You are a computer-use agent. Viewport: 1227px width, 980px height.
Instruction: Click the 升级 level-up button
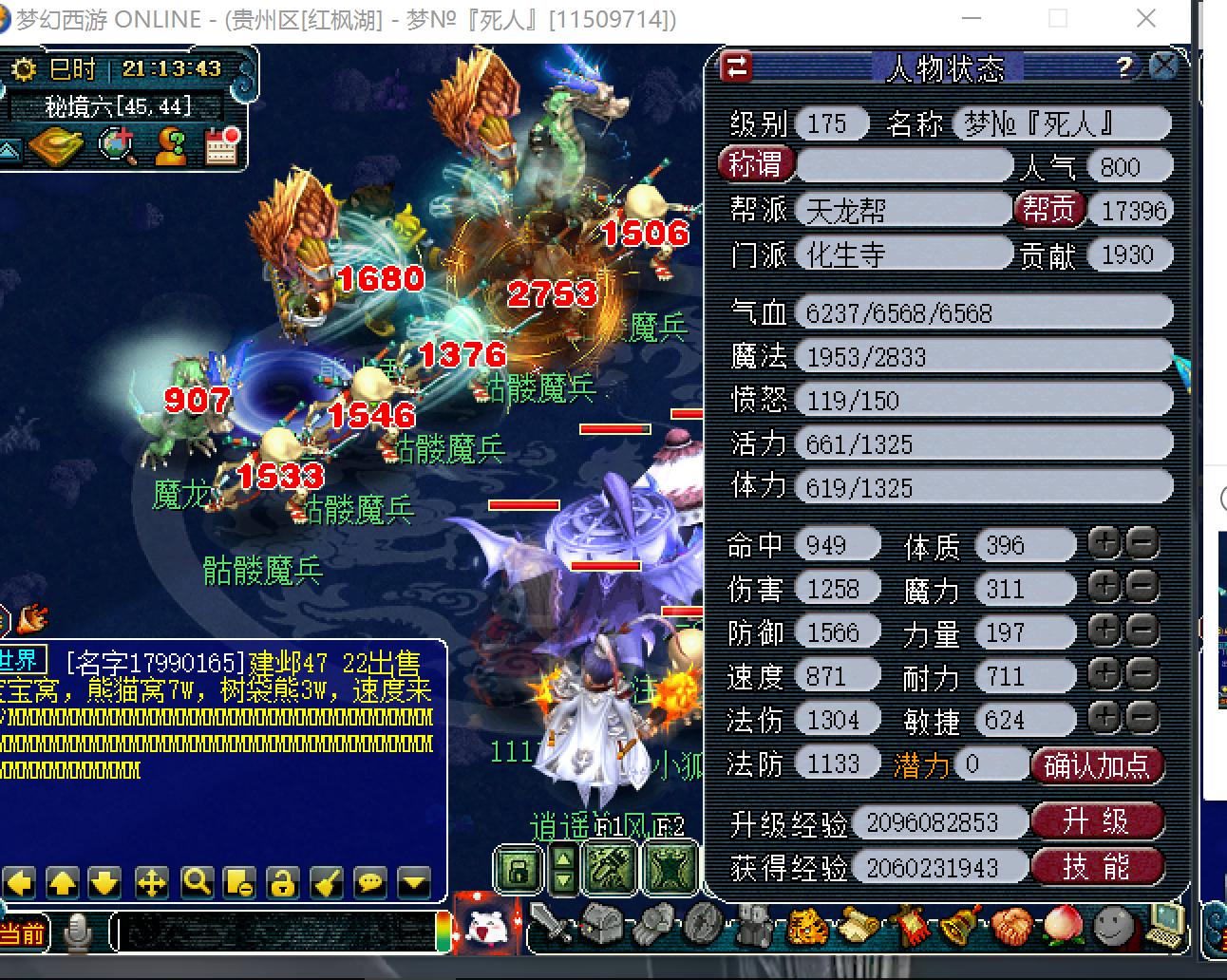(1097, 821)
